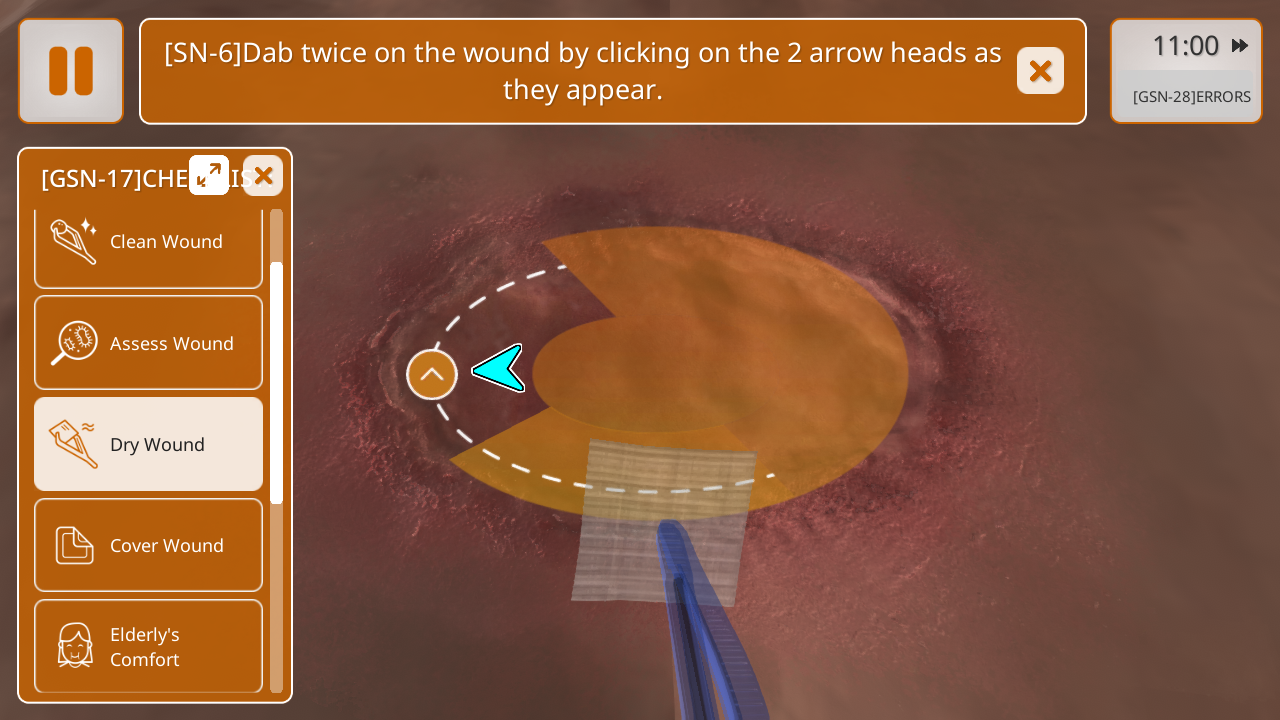
Task: Pause the game with the pause button
Action: 71,71
